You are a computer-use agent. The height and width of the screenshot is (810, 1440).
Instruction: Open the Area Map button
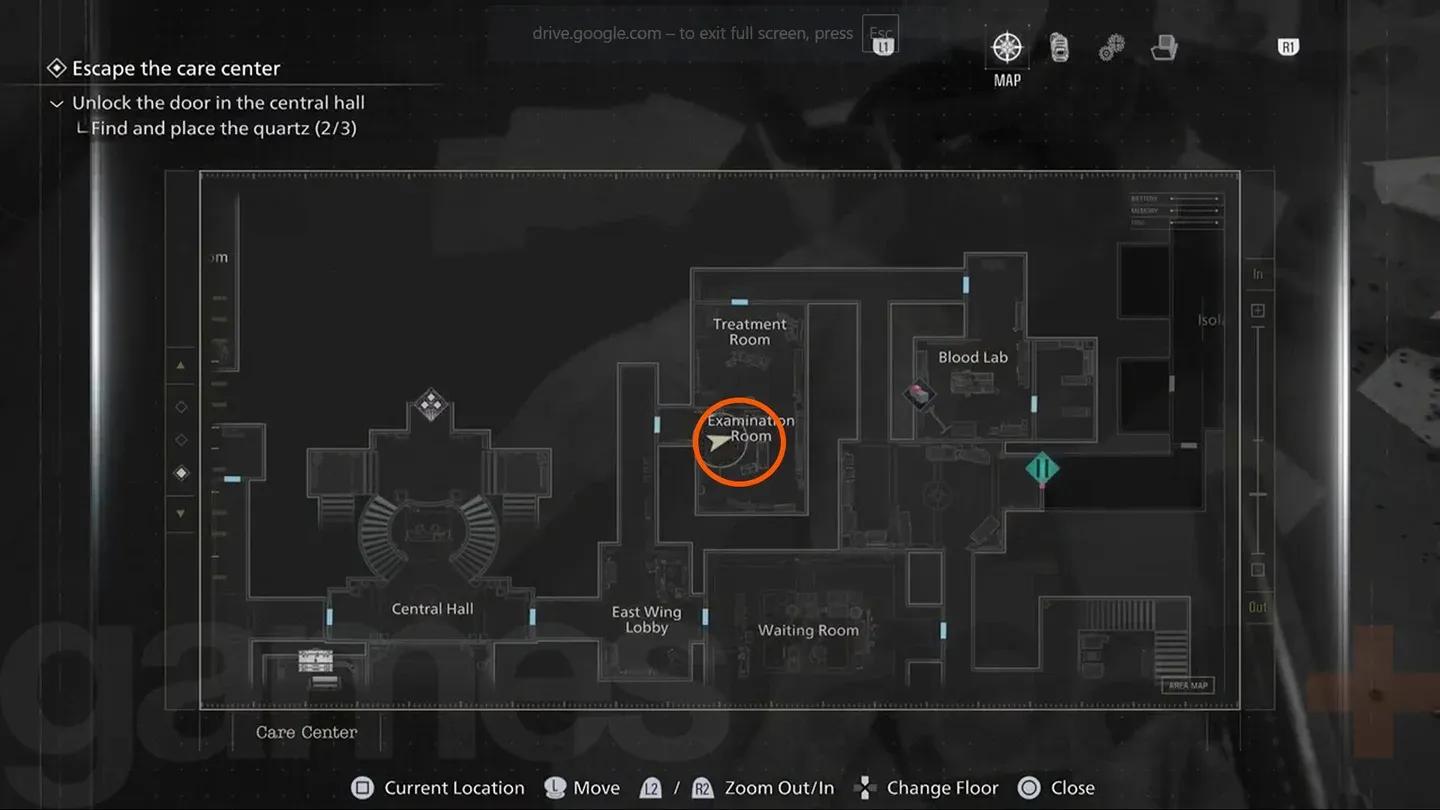tap(1188, 686)
